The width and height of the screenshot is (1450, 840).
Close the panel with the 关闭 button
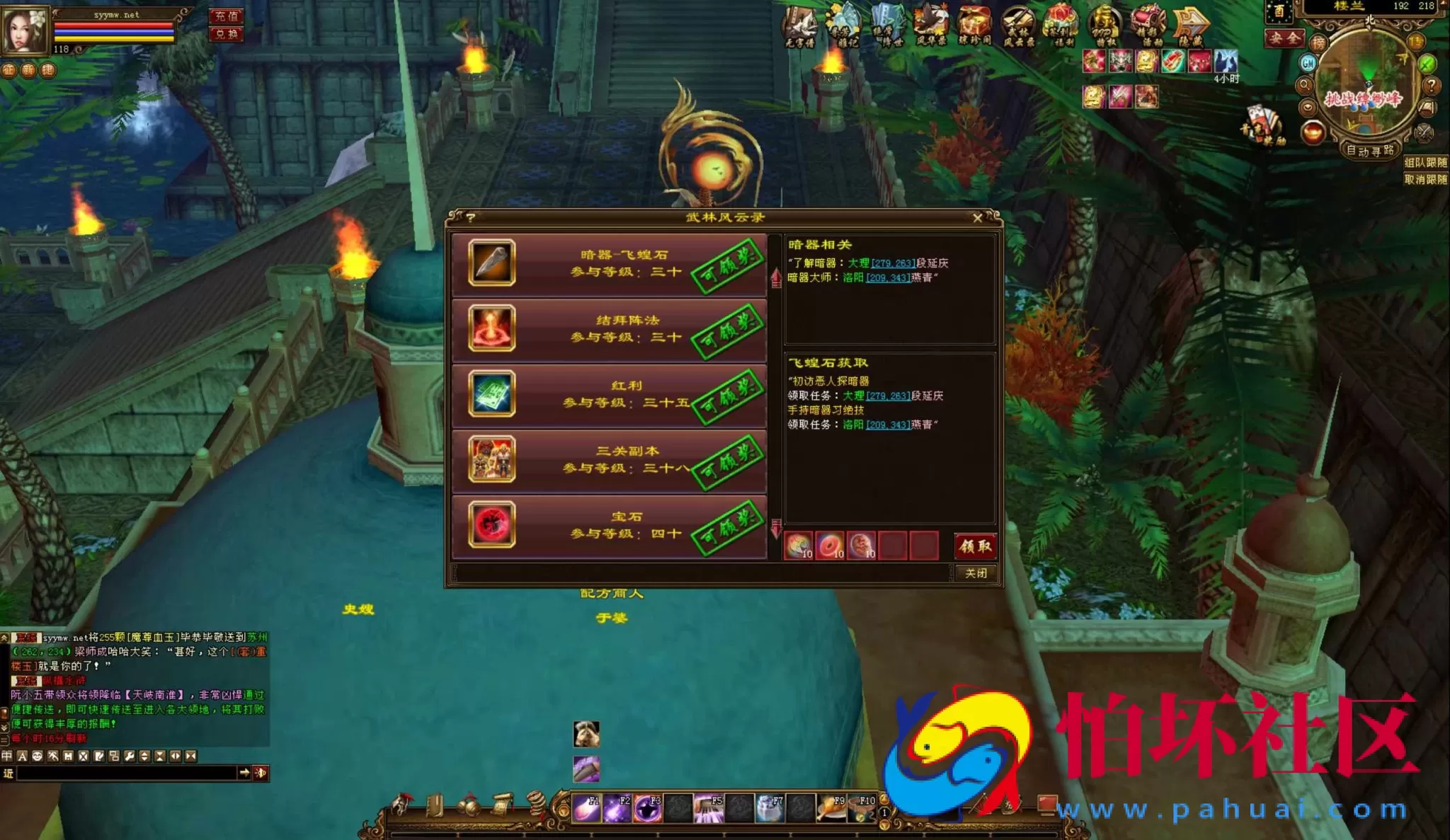pyautogui.click(x=976, y=573)
